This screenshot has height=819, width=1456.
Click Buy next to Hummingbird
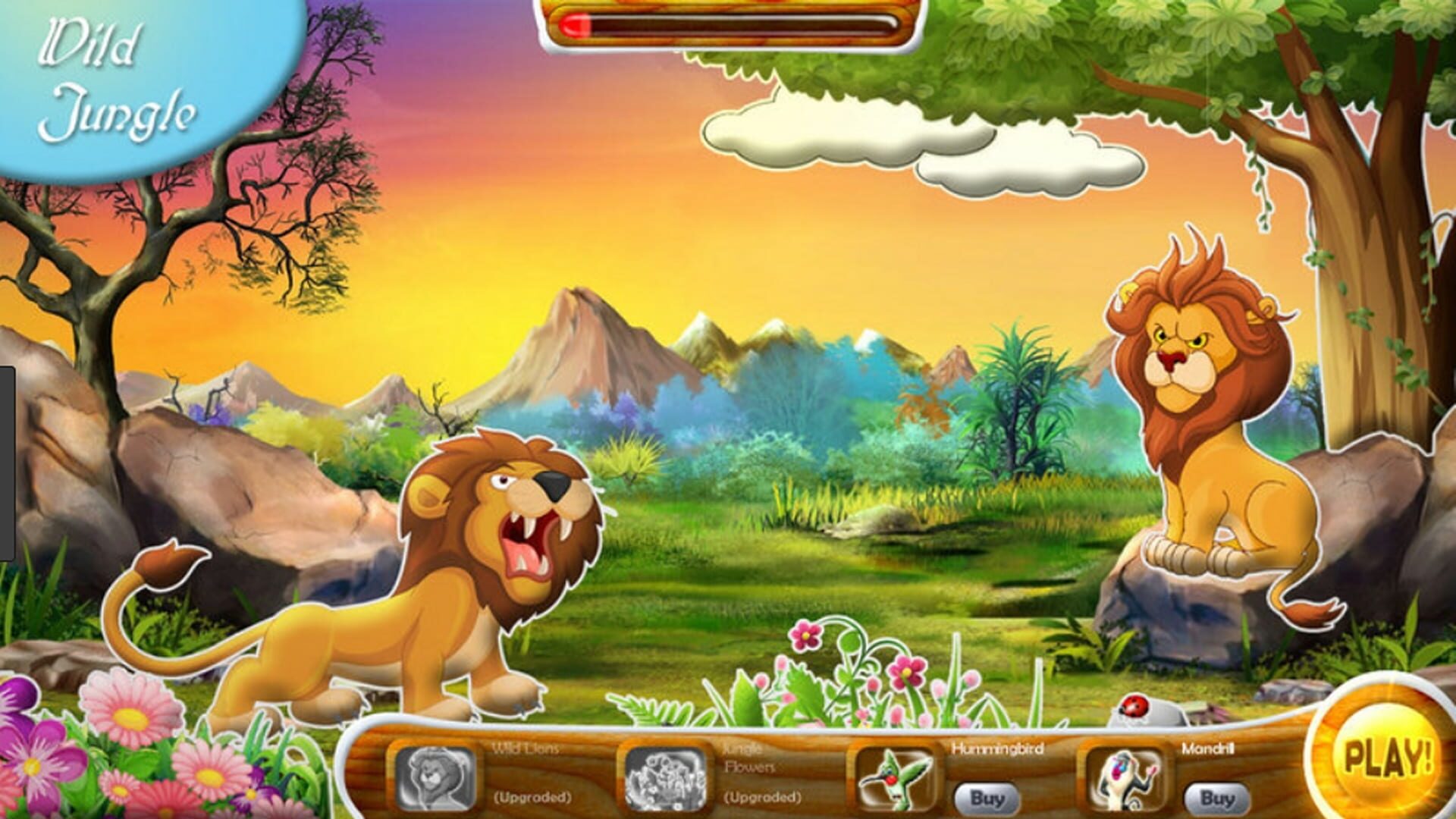(986, 797)
